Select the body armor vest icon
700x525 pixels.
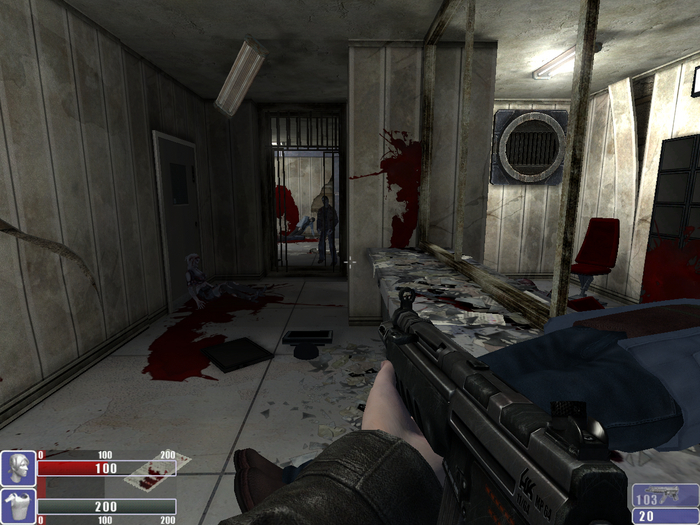tap(18, 506)
